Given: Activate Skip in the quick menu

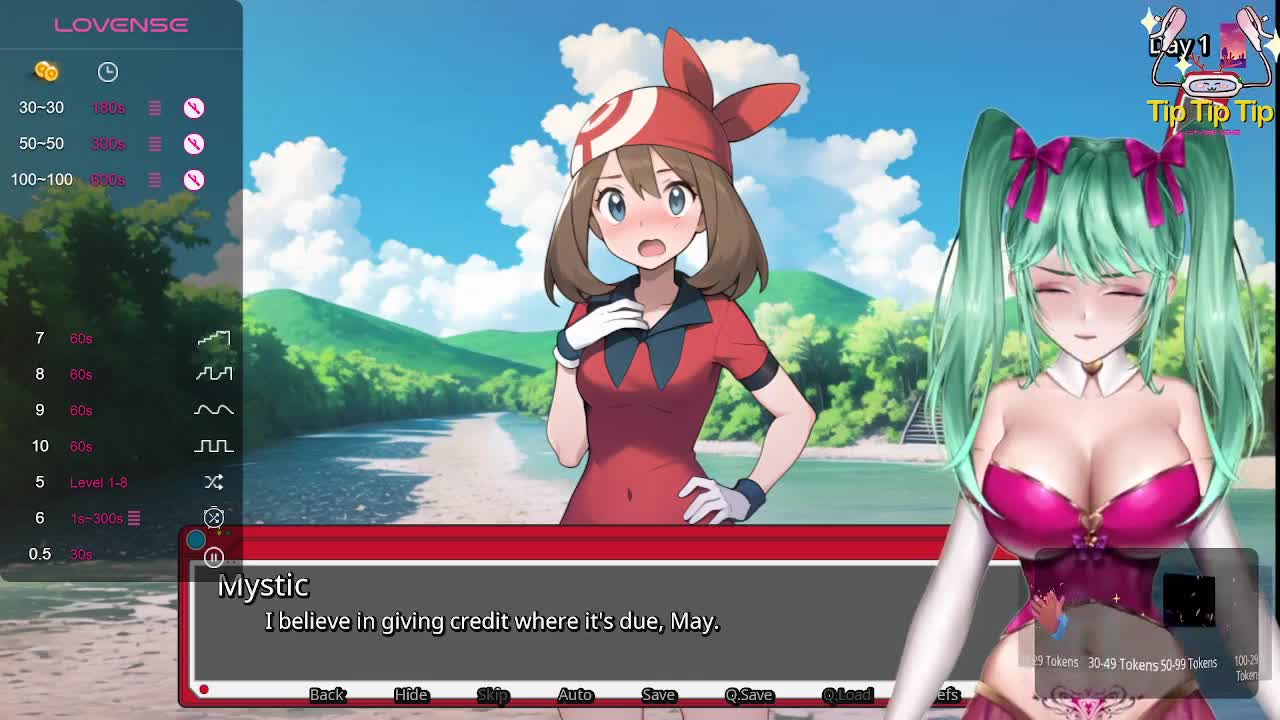Looking at the screenshot, I should click(492, 694).
